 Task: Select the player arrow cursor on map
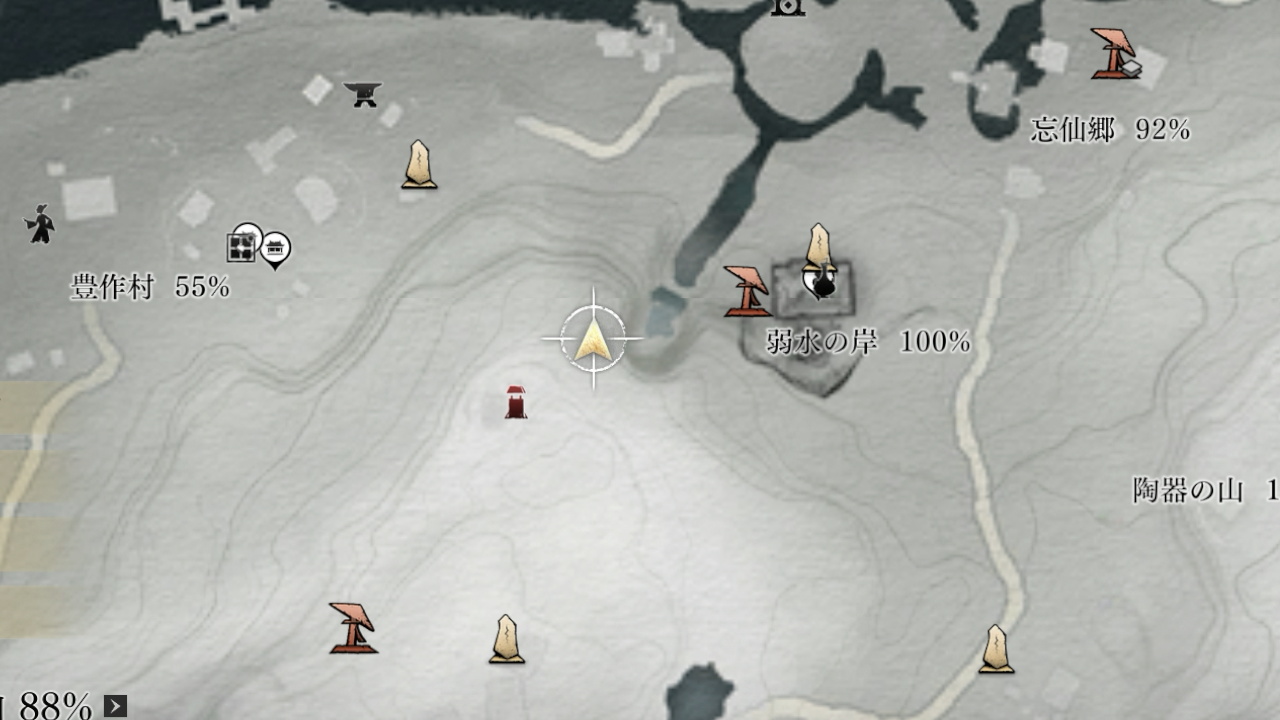(x=593, y=339)
